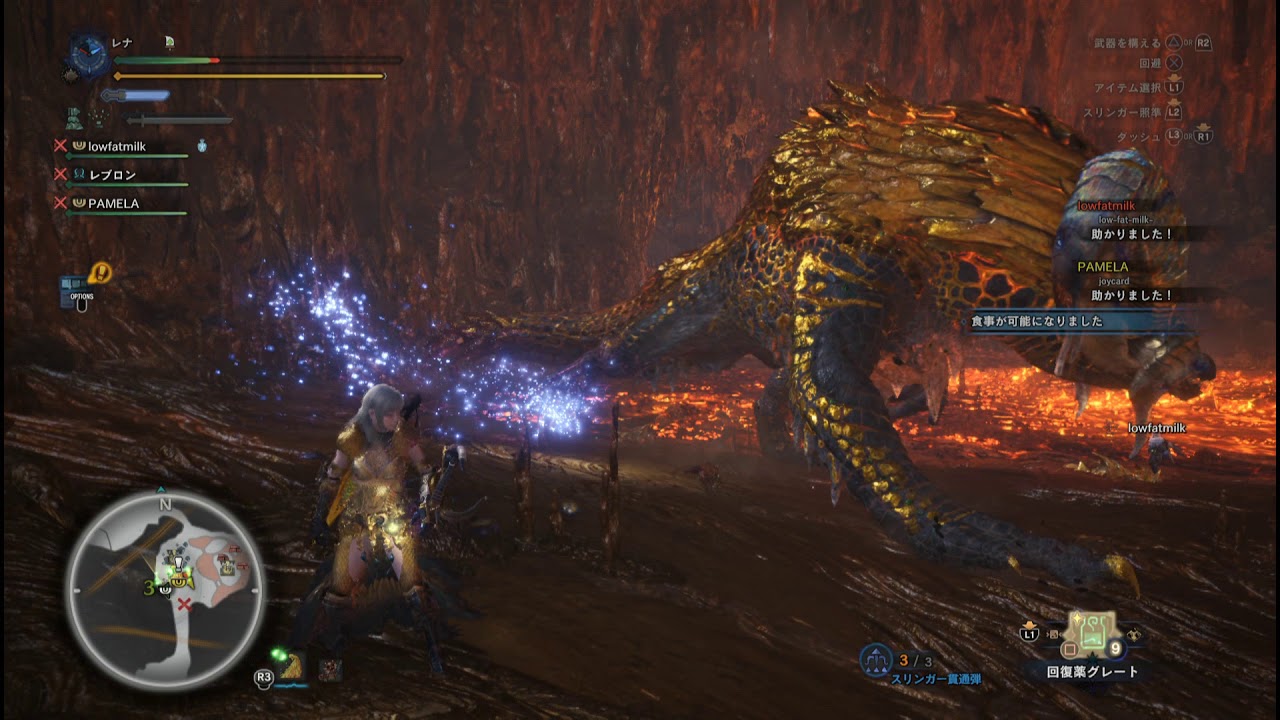
Task: Select レブロン in the party list
Action: tap(112, 175)
